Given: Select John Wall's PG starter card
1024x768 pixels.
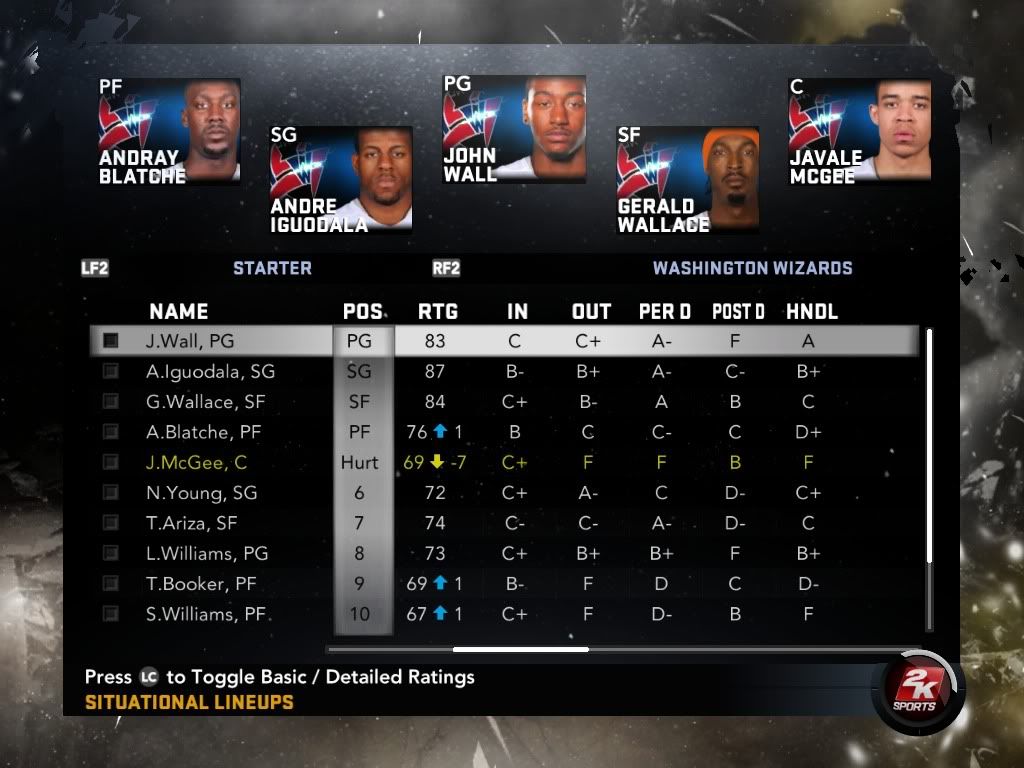Looking at the screenshot, I should [x=514, y=129].
